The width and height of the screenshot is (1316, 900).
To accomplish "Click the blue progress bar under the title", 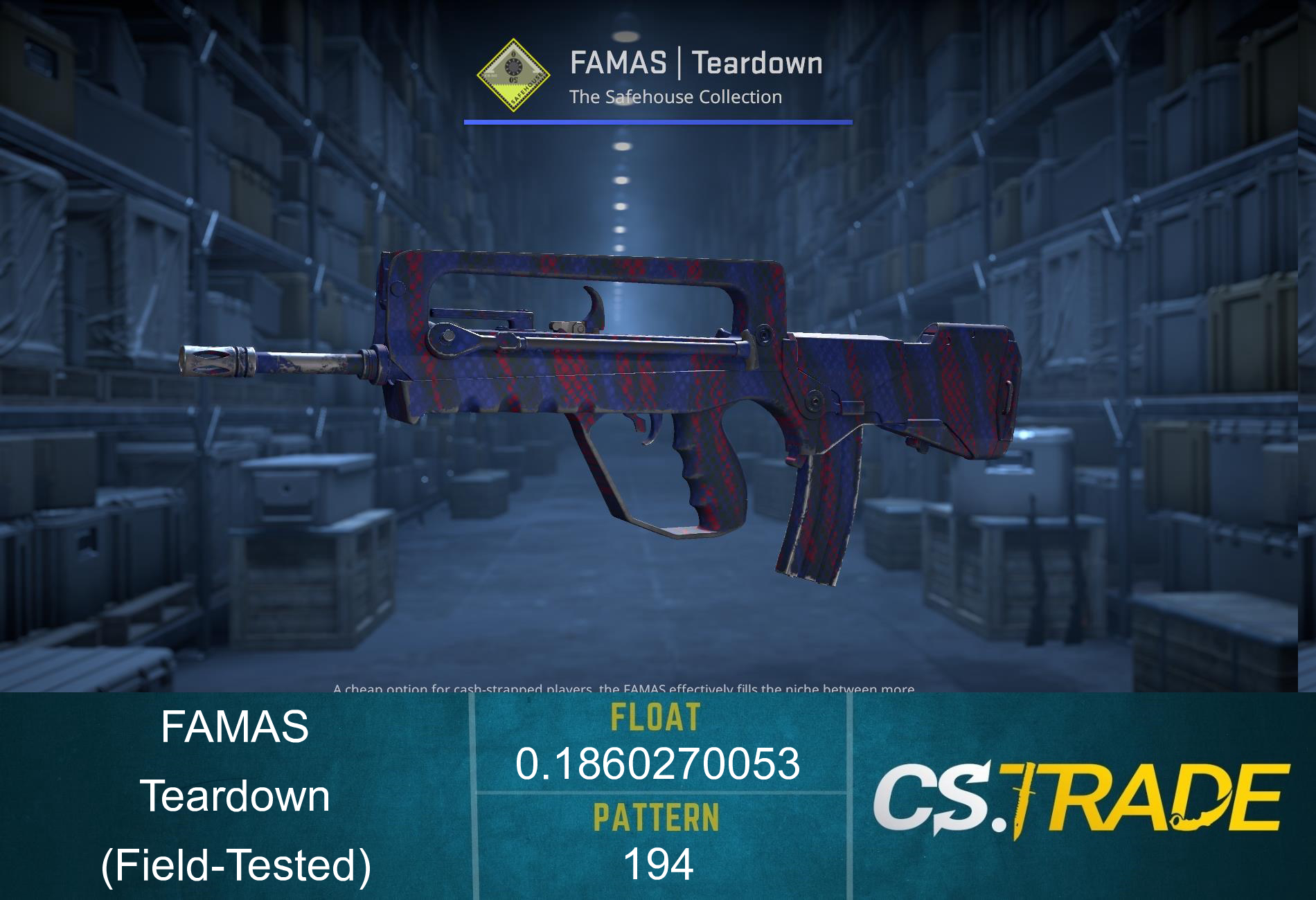I will 658,122.
